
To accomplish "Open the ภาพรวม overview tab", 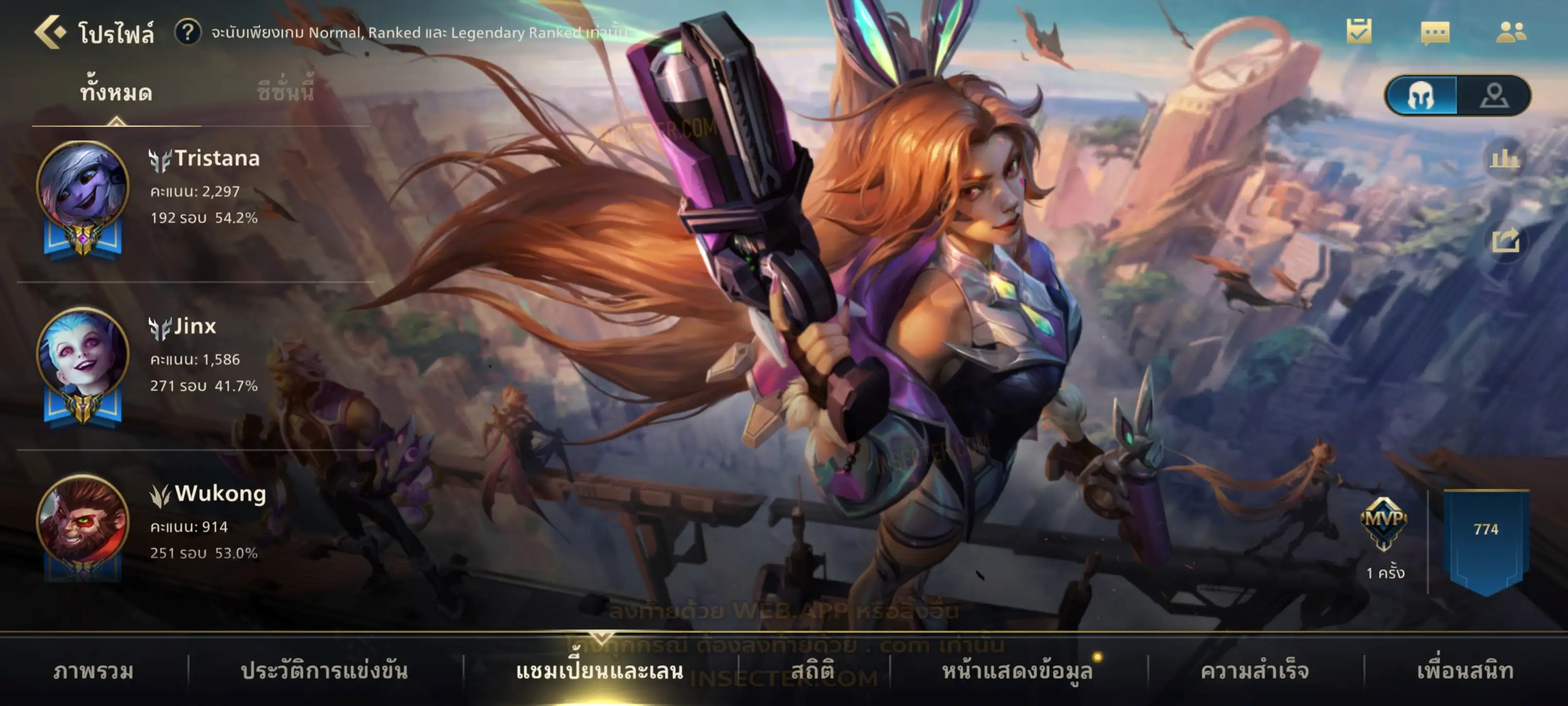I will (x=93, y=671).
